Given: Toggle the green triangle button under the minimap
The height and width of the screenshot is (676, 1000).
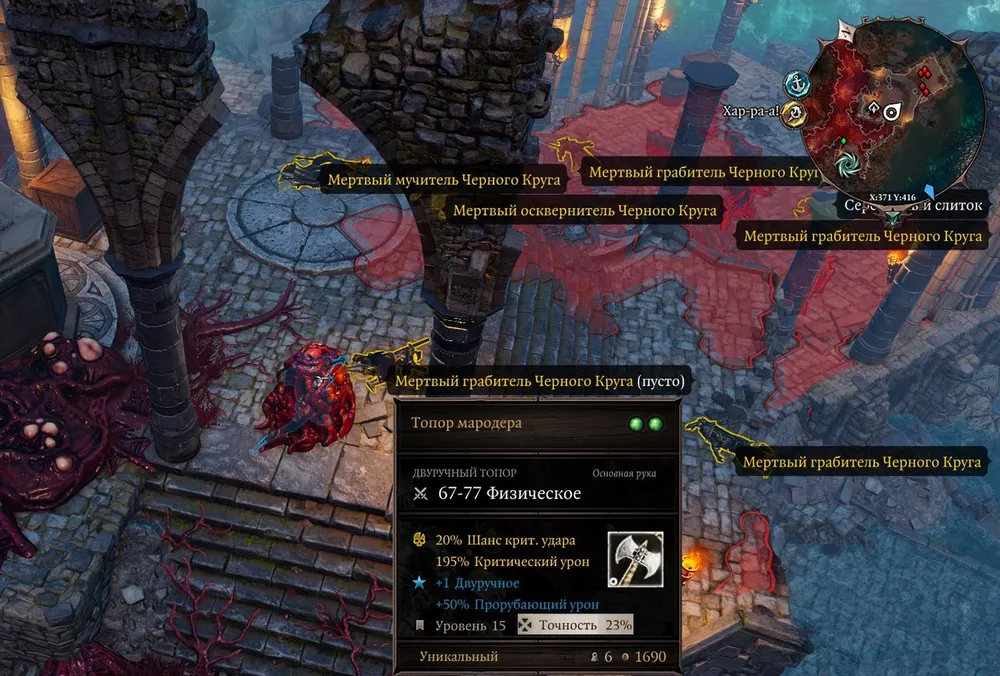Looking at the screenshot, I should coord(893,215).
